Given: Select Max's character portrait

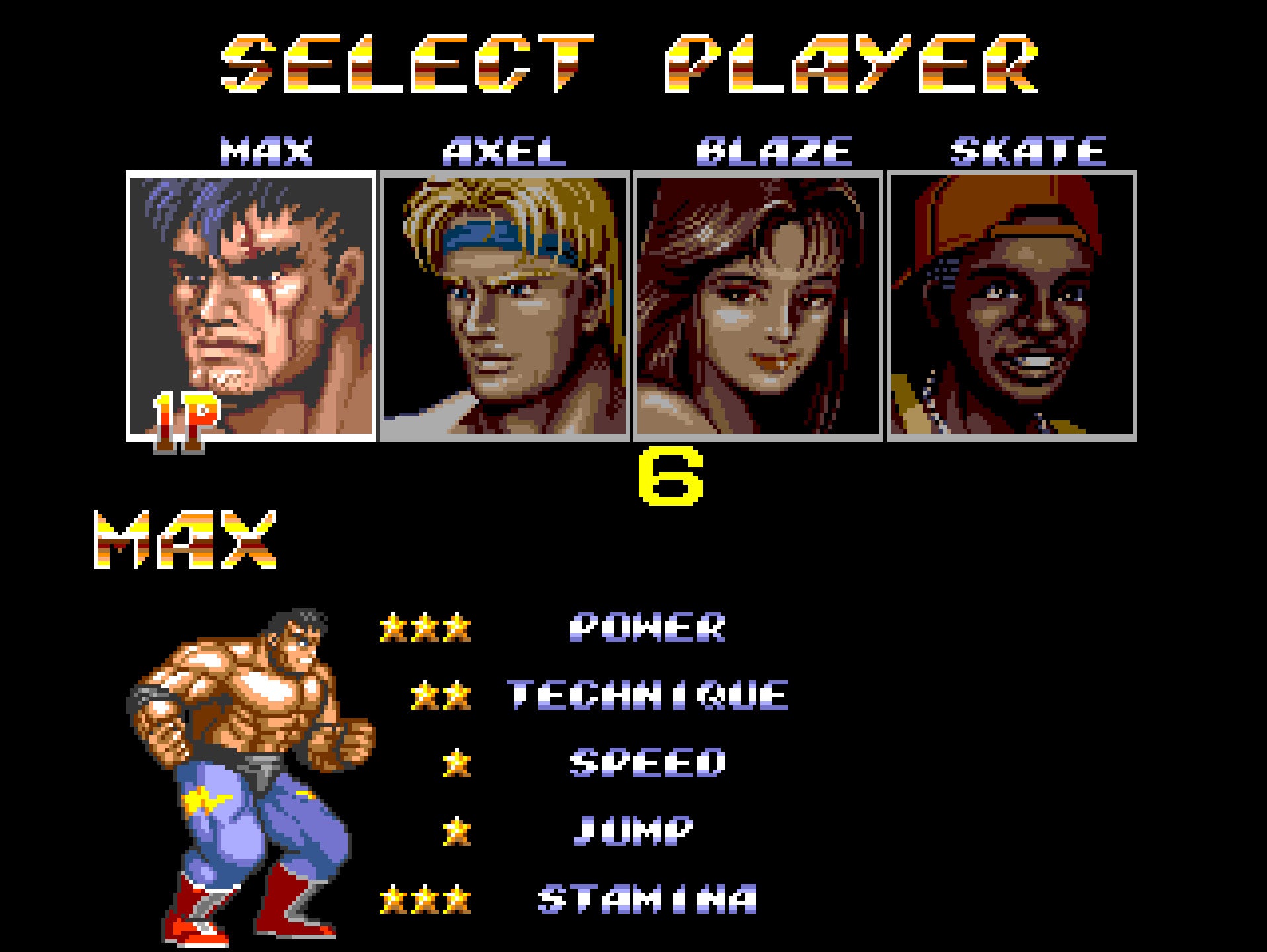Looking at the screenshot, I should 251,305.
